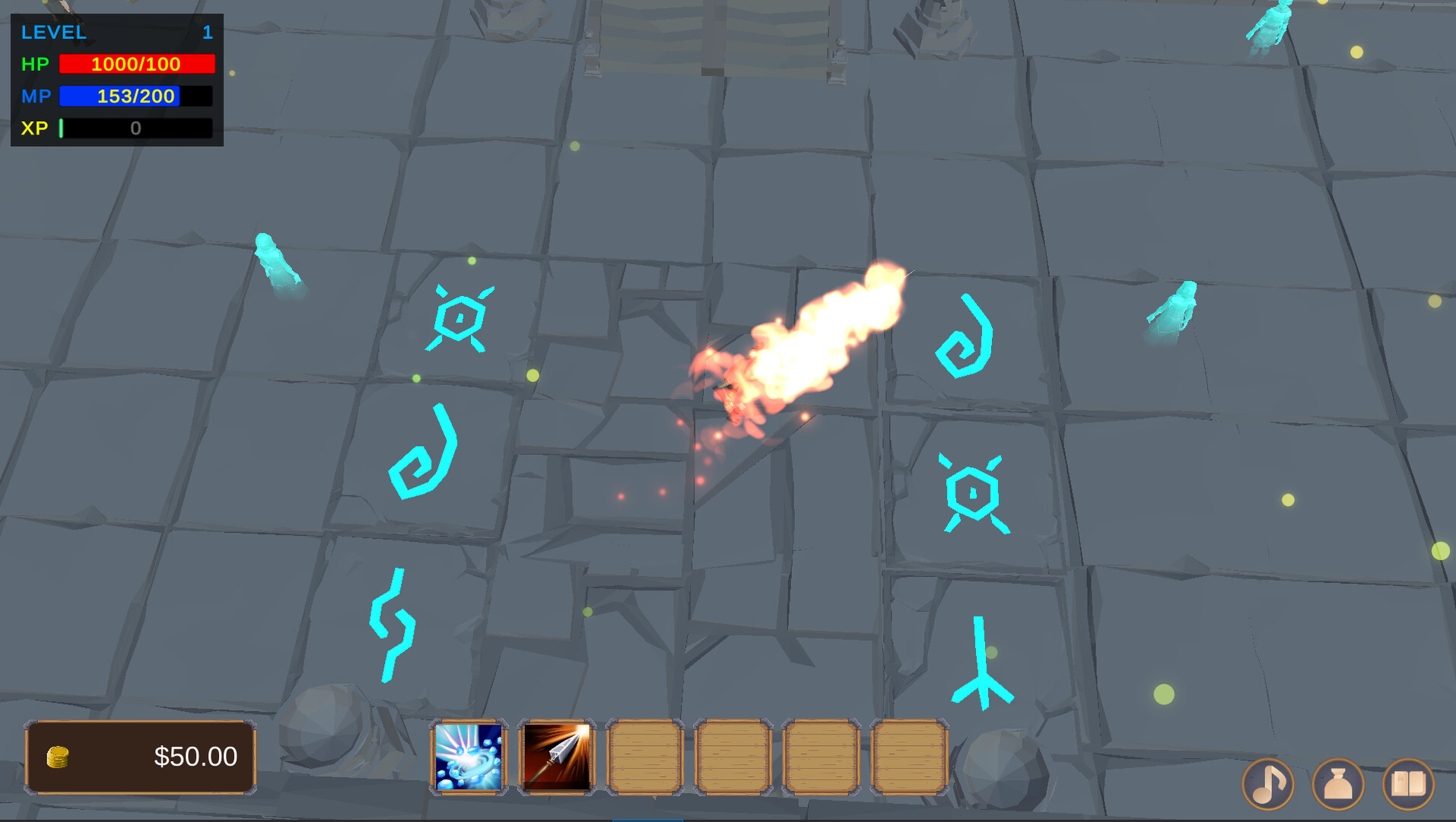Toggle the inventory pouch panel

[1337, 784]
